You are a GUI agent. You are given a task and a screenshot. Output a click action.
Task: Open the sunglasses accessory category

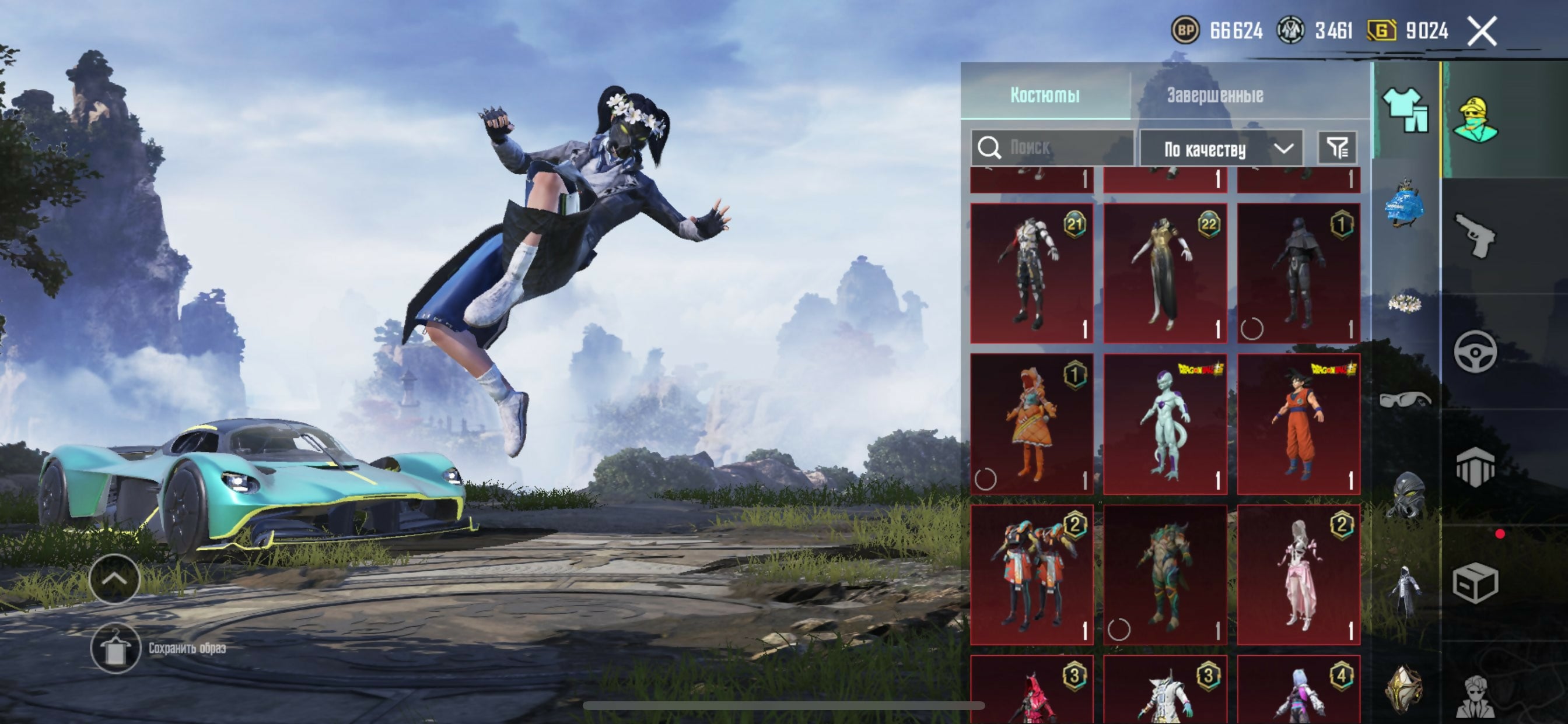pyautogui.click(x=1405, y=400)
